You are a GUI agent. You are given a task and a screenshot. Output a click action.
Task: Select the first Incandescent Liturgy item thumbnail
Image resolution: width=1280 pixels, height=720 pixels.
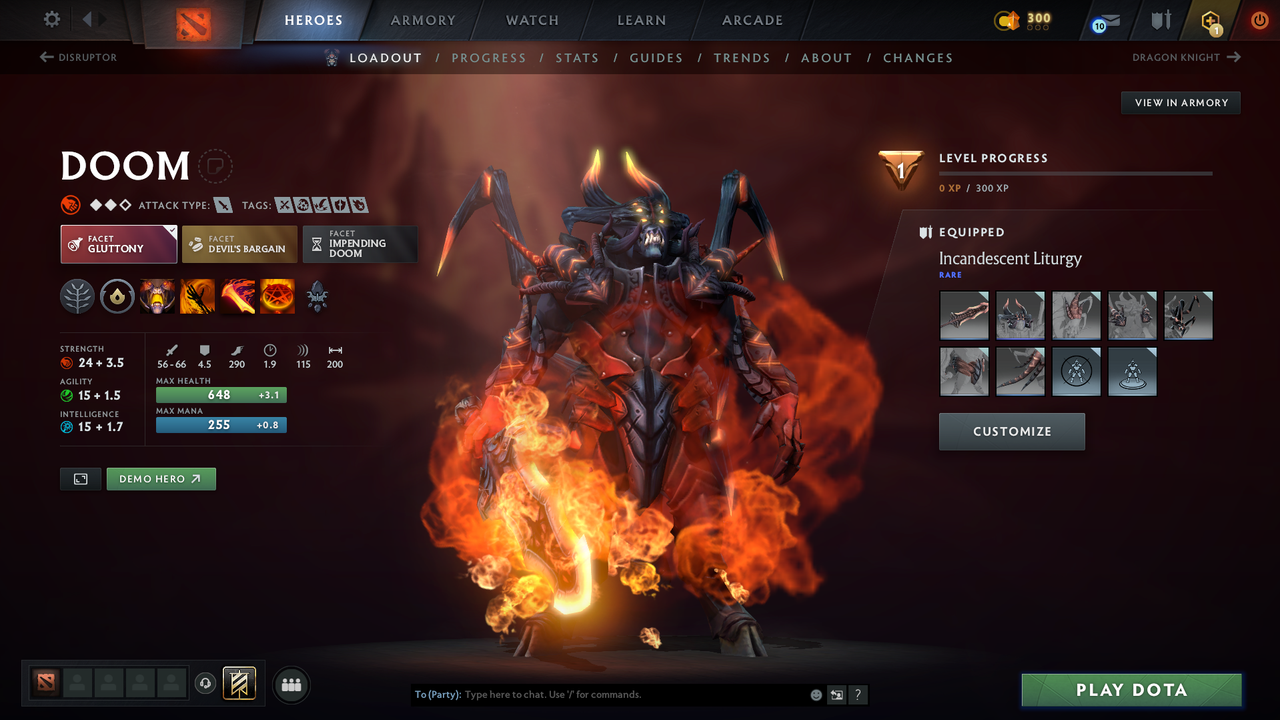[x=963, y=315]
